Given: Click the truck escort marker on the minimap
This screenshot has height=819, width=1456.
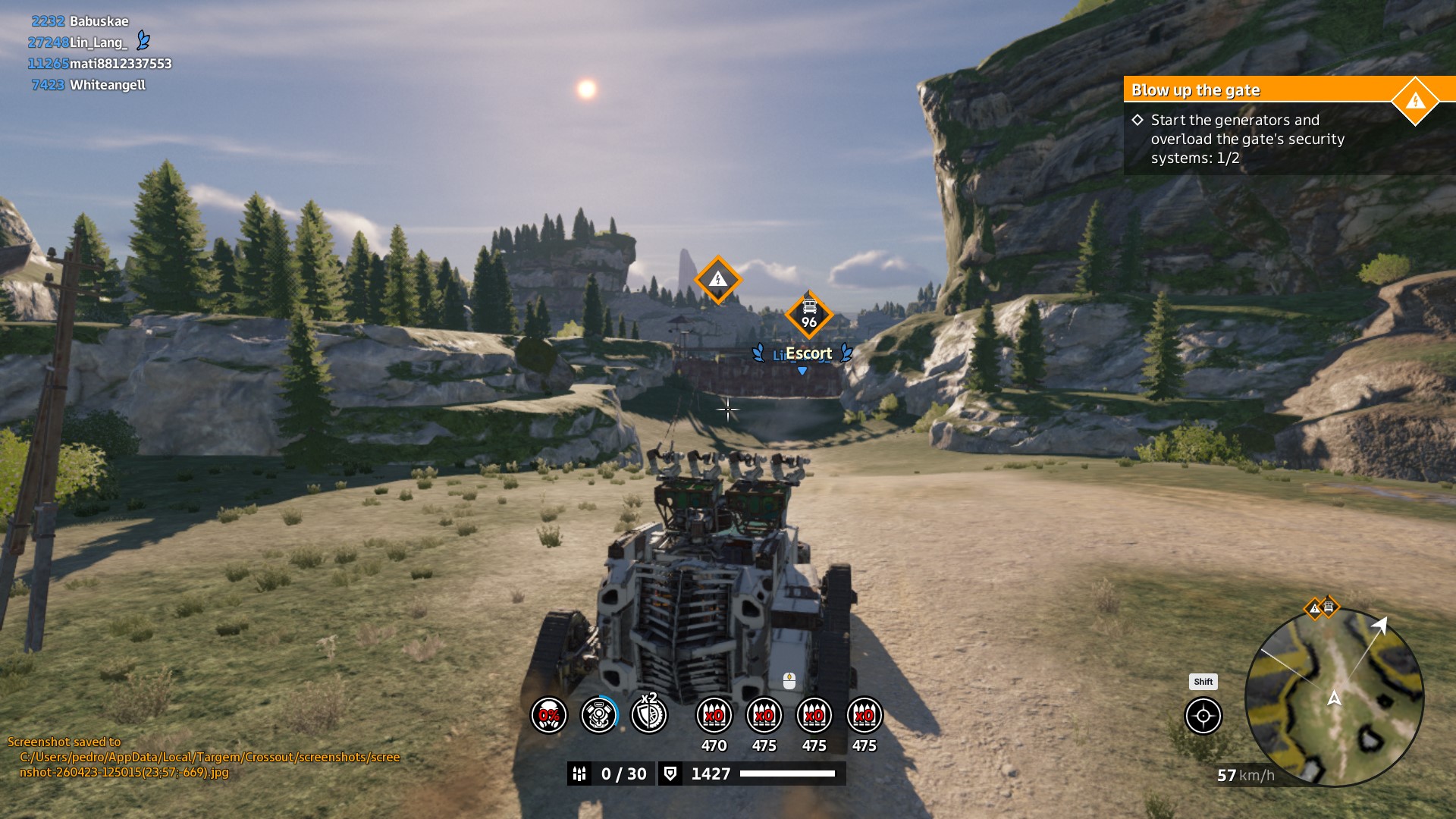Looking at the screenshot, I should click(x=1329, y=607).
